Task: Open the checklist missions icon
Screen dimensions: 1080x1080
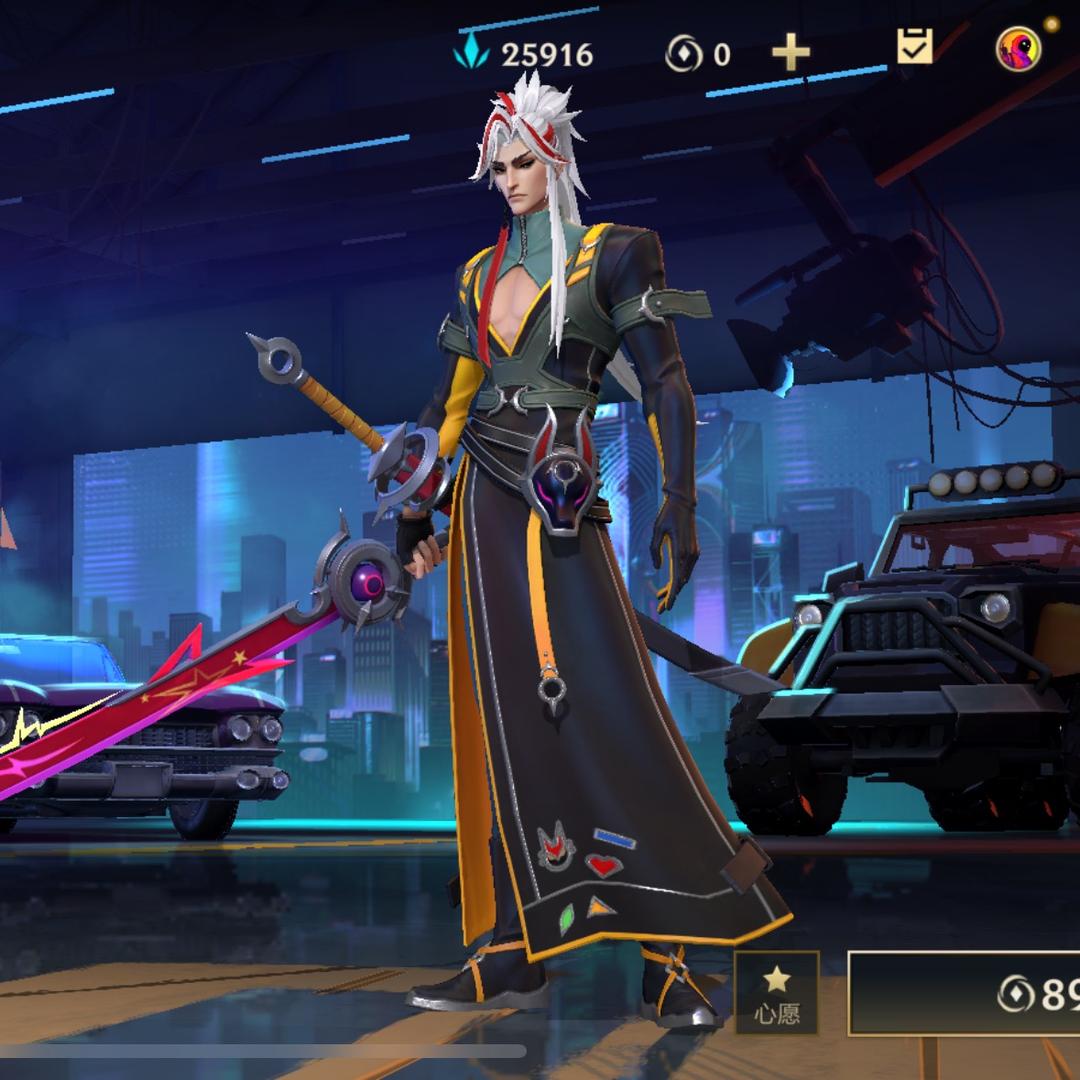Action: coord(914,47)
